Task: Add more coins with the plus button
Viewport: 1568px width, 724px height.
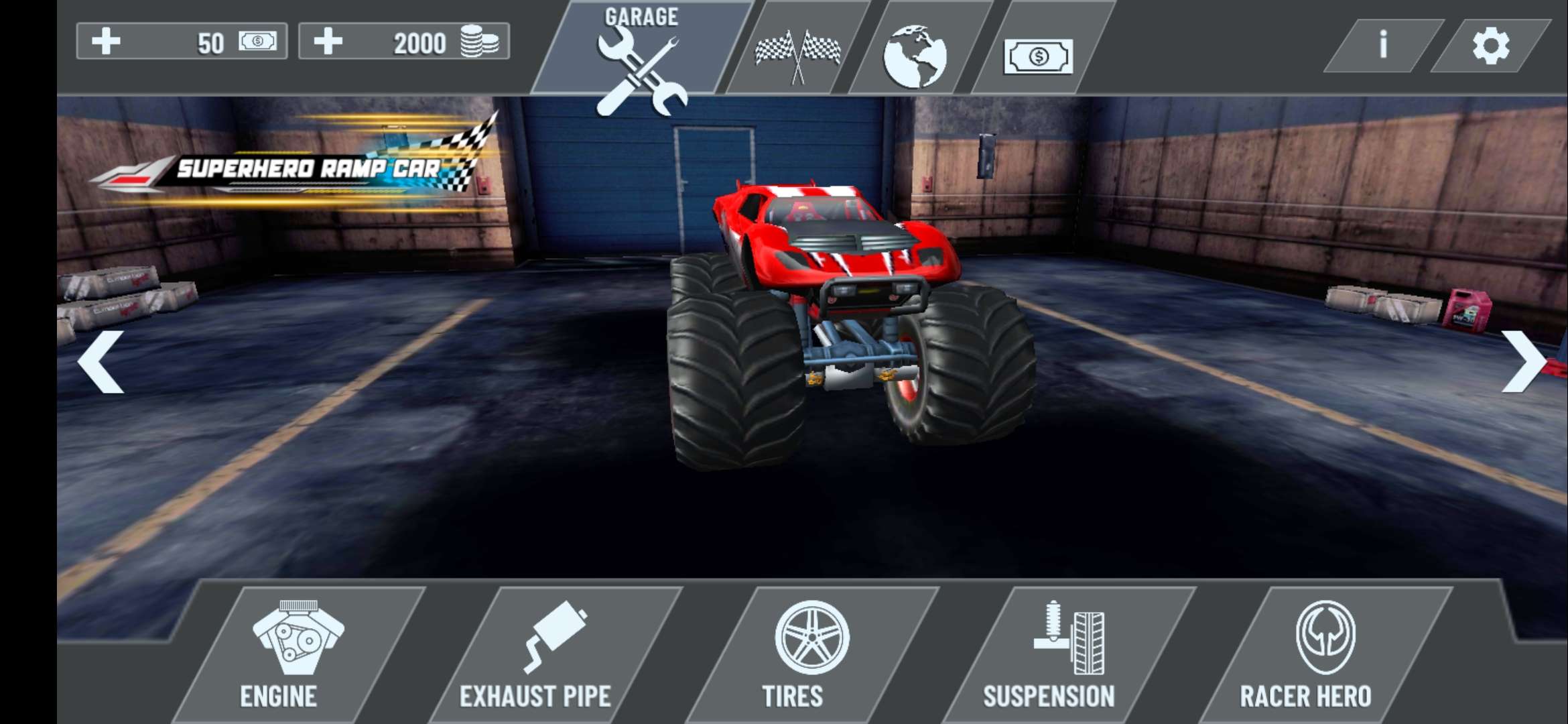Action: (x=328, y=42)
